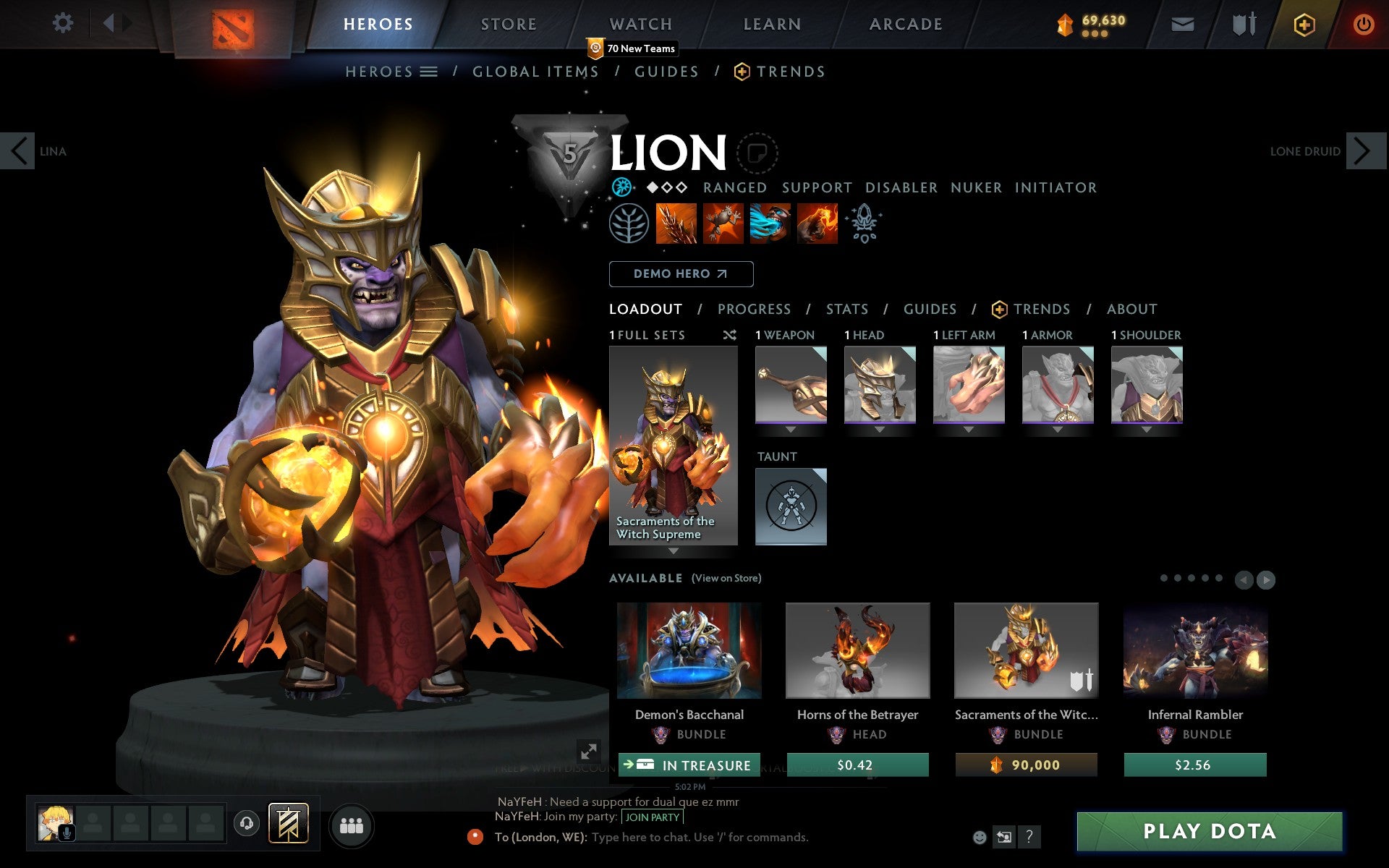The height and width of the screenshot is (868, 1389).
Task: Click the View on Store link
Action: pos(726,578)
